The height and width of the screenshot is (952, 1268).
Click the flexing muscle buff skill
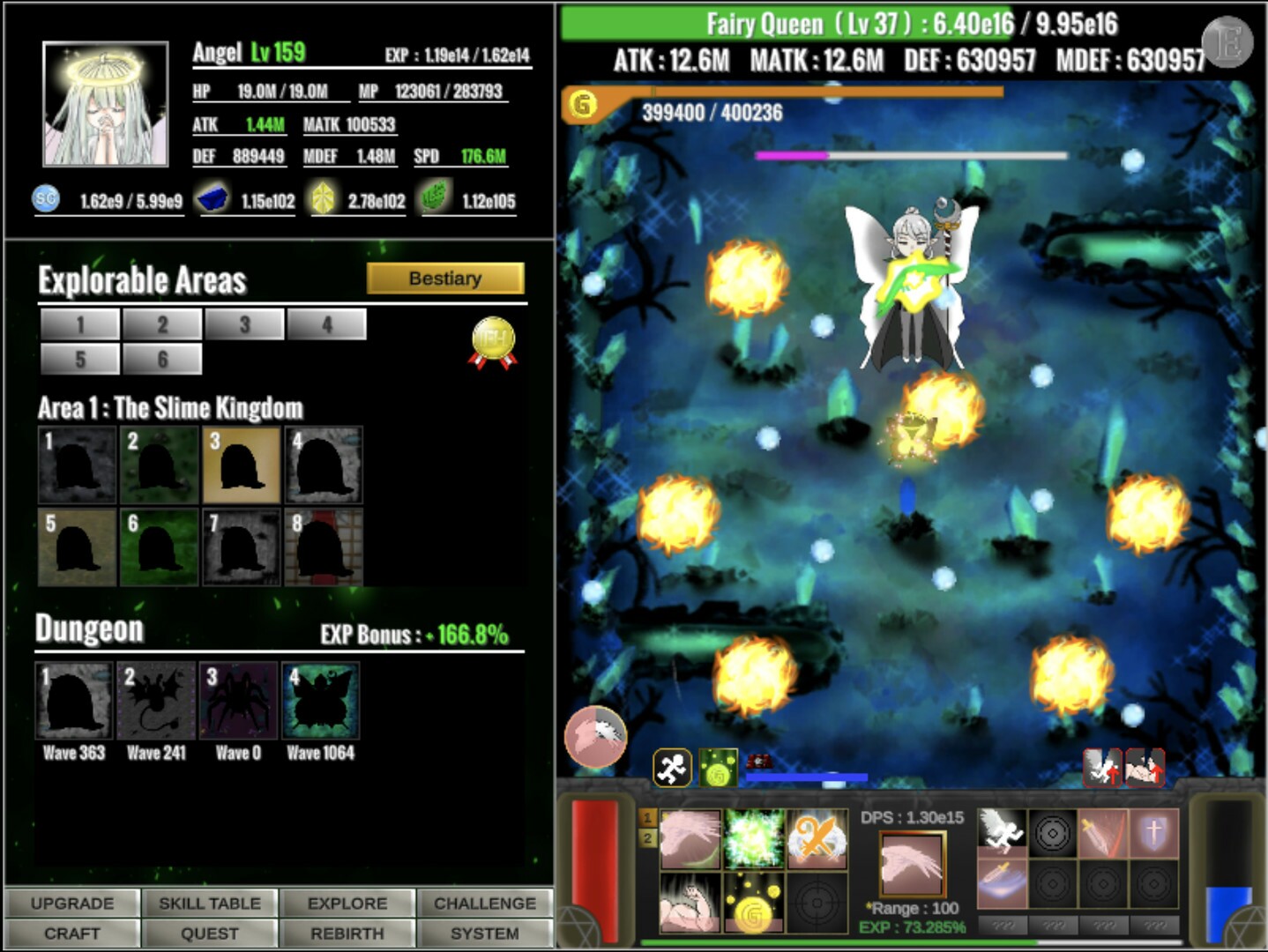point(690,904)
